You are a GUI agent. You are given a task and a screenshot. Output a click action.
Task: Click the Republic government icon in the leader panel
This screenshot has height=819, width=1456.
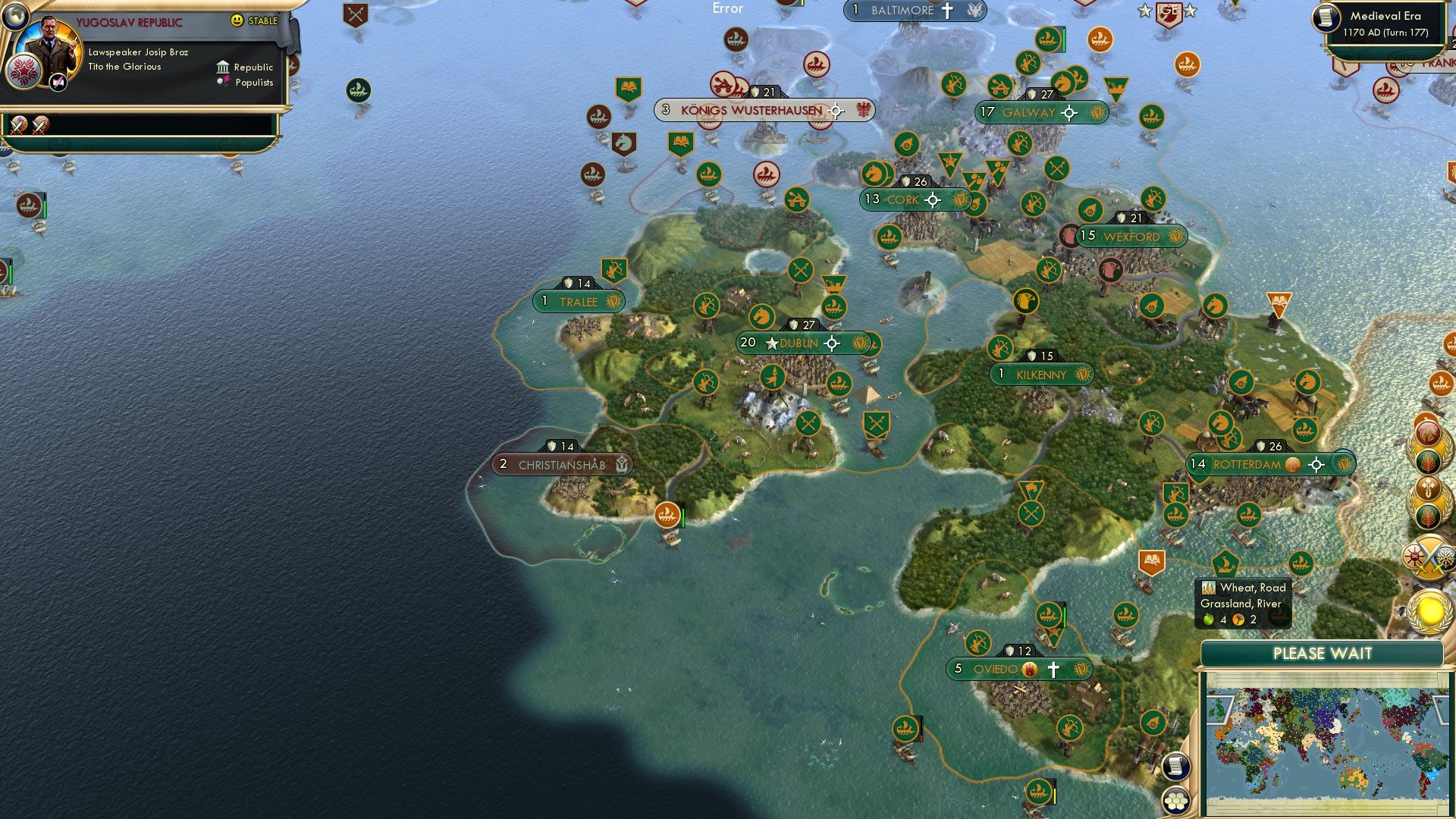[x=222, y=67]
